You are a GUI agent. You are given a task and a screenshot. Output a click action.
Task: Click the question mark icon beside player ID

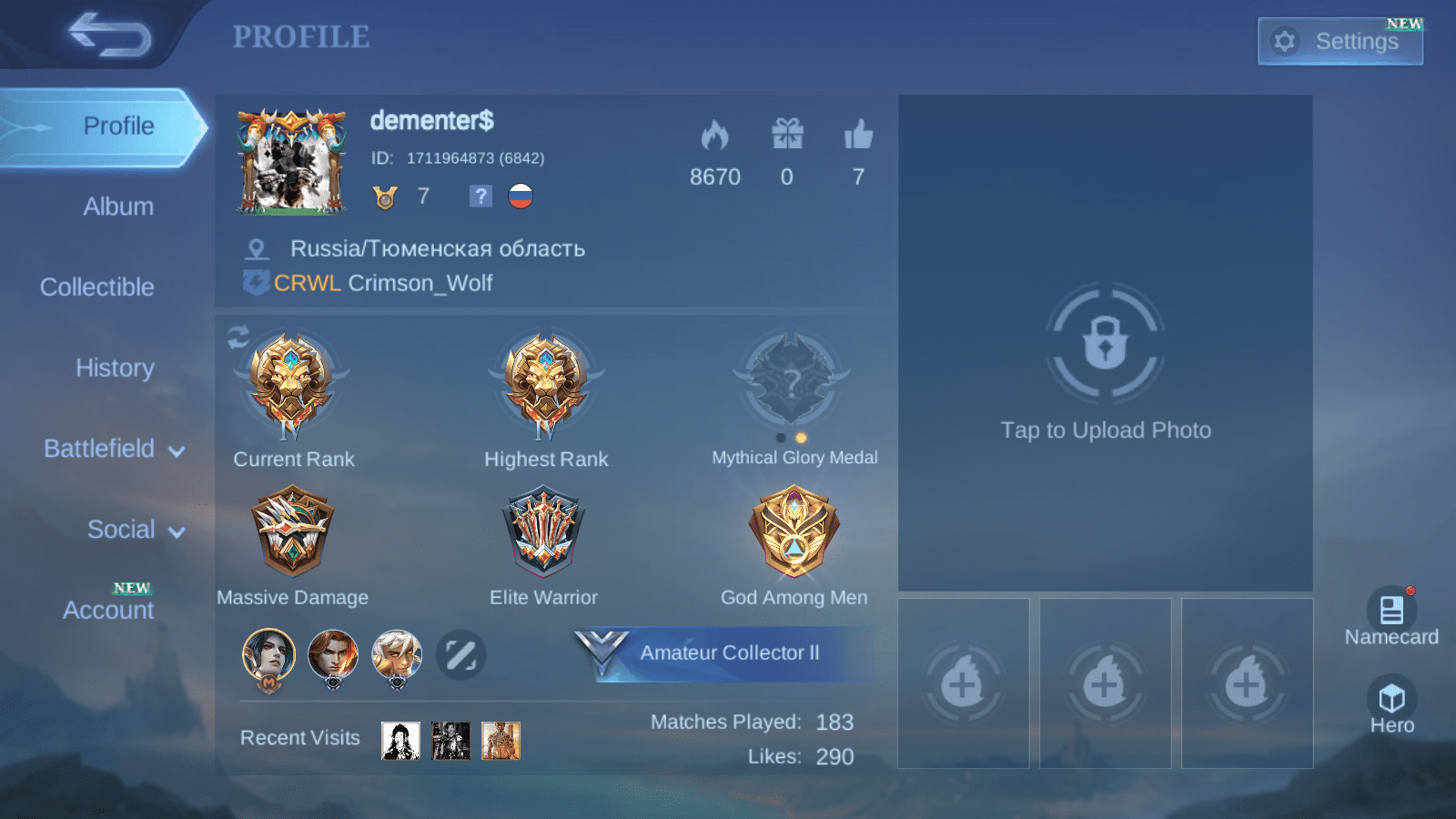480,196
